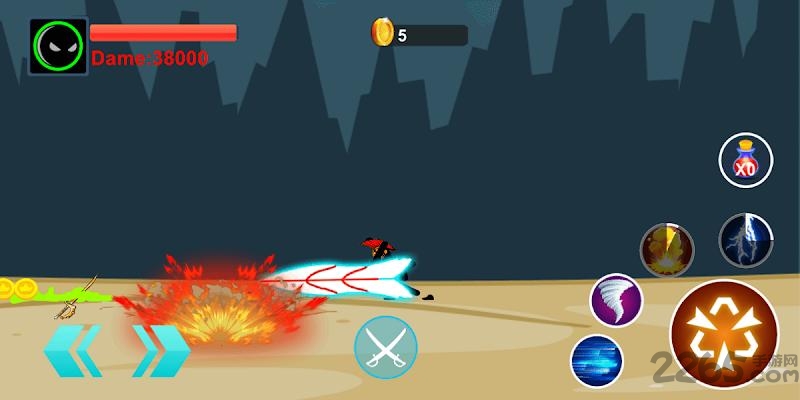The image size is (800, 400).
Task: Use the health potion marked X0
Action: click(x=746, y=161)
